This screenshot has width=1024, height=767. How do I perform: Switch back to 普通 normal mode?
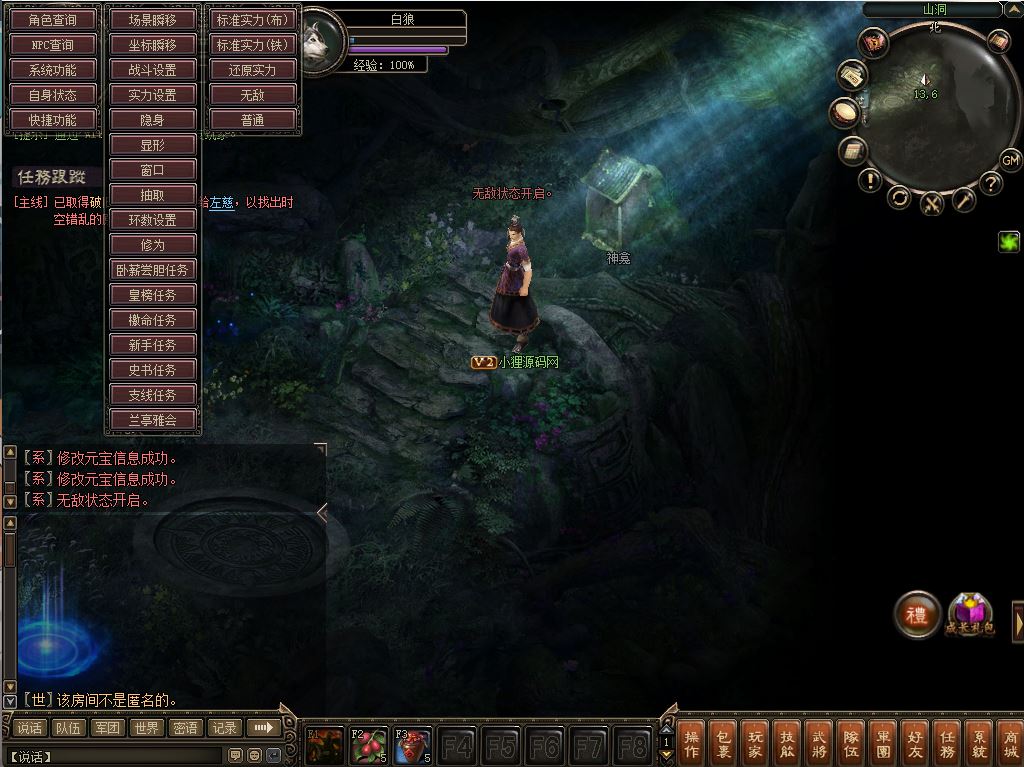252,120
